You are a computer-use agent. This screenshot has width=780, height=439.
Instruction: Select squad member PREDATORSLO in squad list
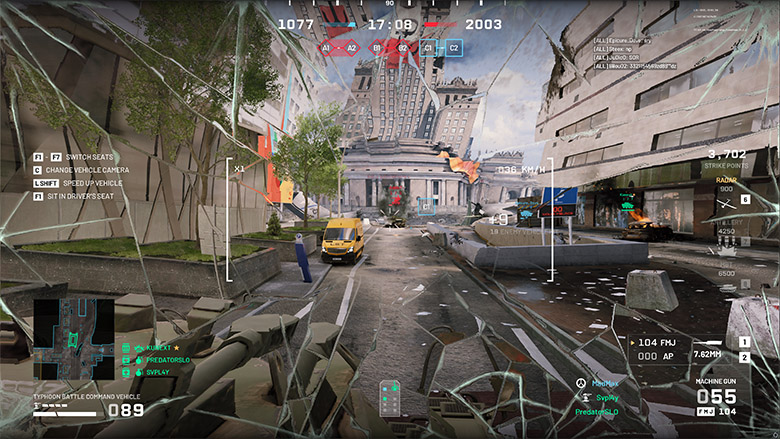160,359
